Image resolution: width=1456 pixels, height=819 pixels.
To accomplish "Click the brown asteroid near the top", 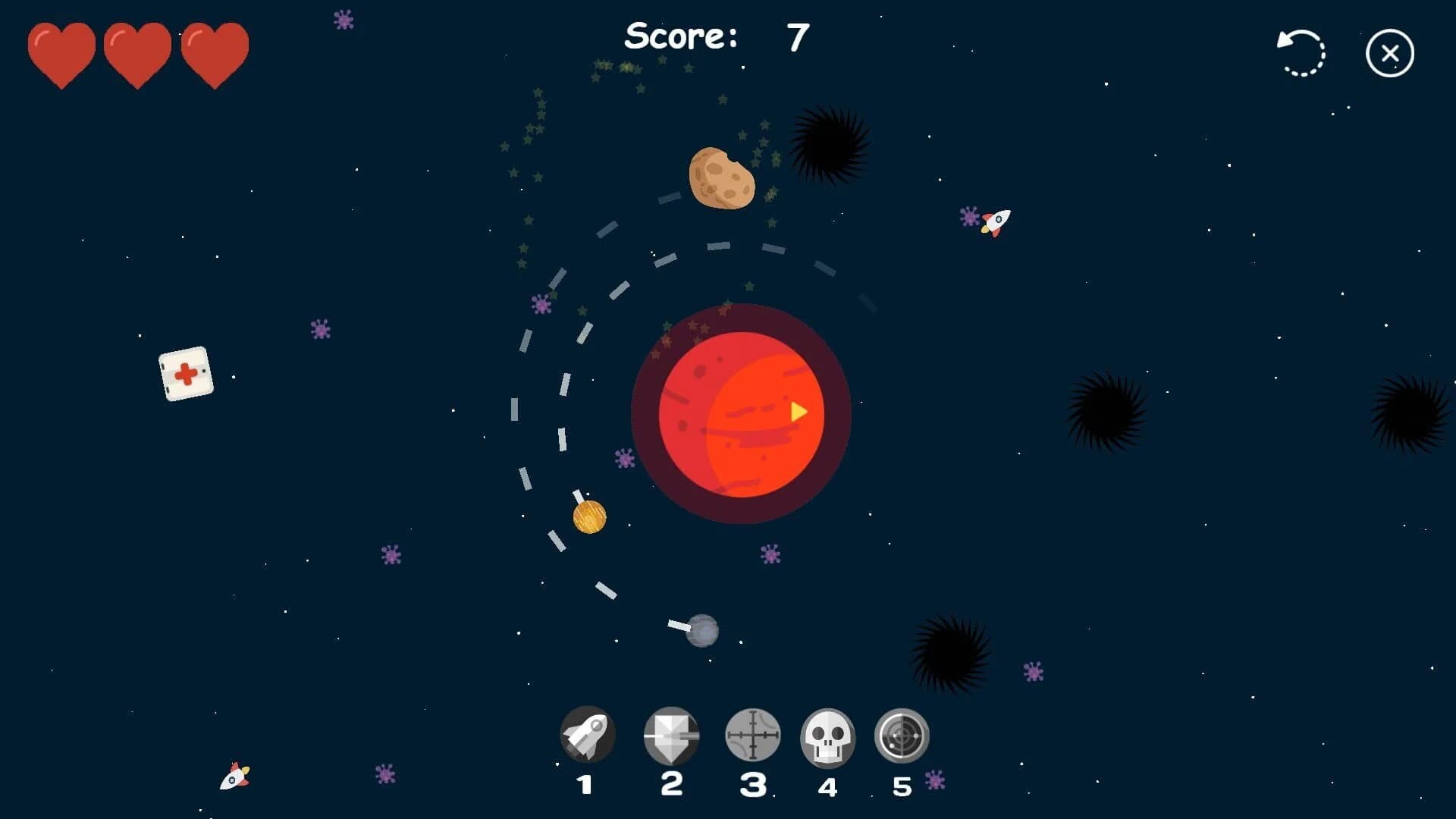I will coord(722,178).
